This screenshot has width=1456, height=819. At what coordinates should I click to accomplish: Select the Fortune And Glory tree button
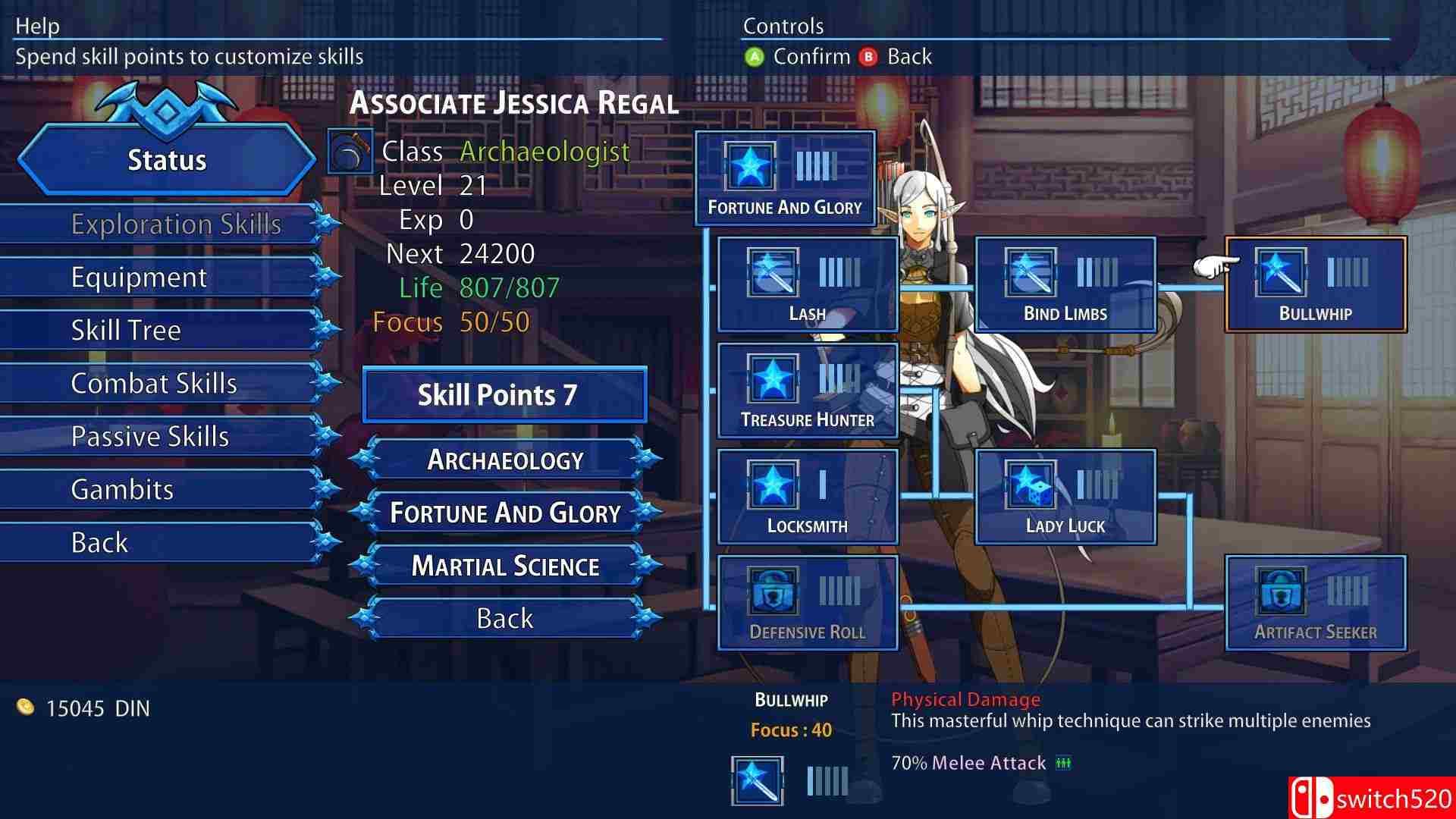point(505,513)
